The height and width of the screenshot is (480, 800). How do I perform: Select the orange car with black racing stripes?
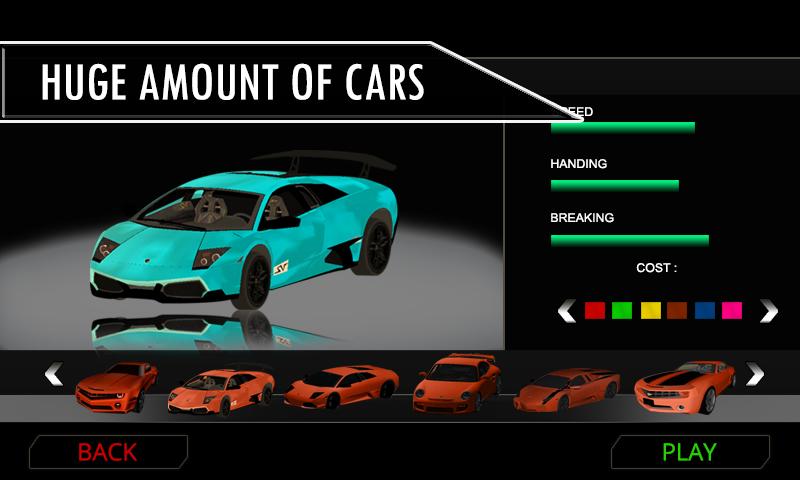click(685, 385)
